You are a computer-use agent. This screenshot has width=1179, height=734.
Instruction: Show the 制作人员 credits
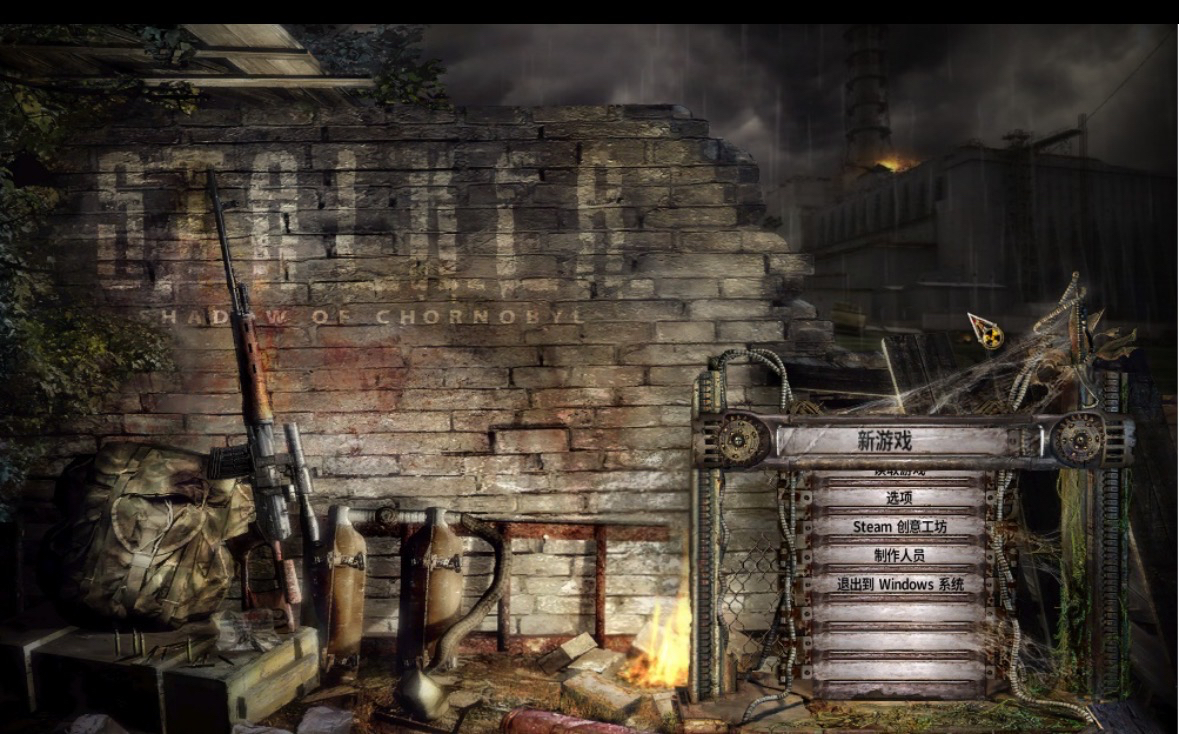coord(899,555)
